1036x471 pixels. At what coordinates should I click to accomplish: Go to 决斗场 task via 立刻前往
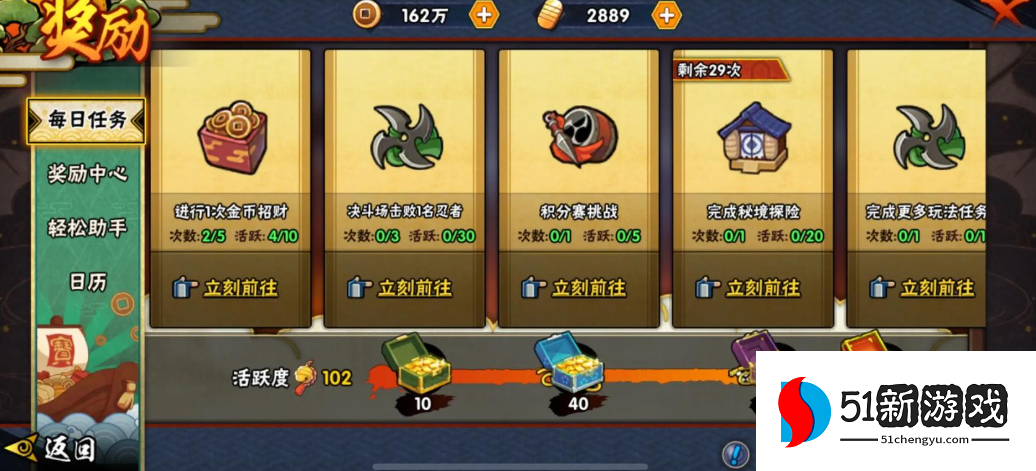click(x=401, y=288)
